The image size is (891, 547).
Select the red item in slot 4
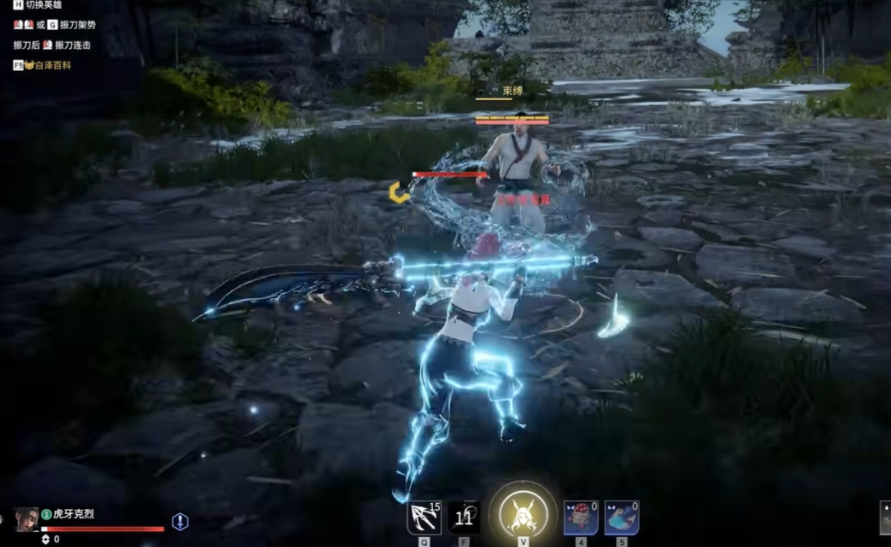point(581,518)
